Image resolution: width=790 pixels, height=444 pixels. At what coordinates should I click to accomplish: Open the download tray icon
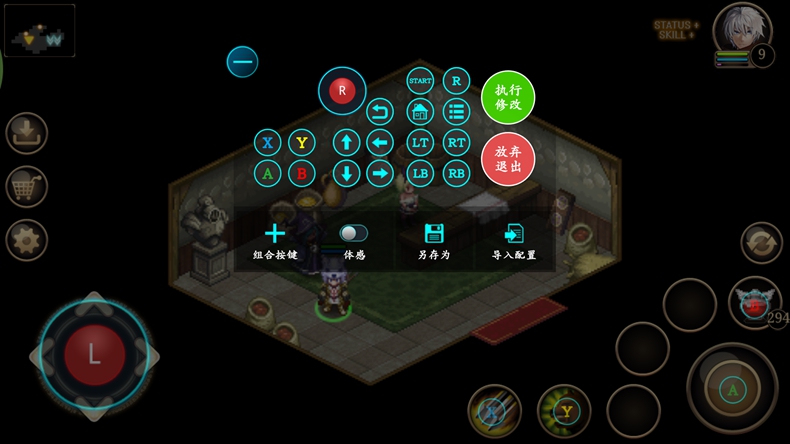pos(26,132)
